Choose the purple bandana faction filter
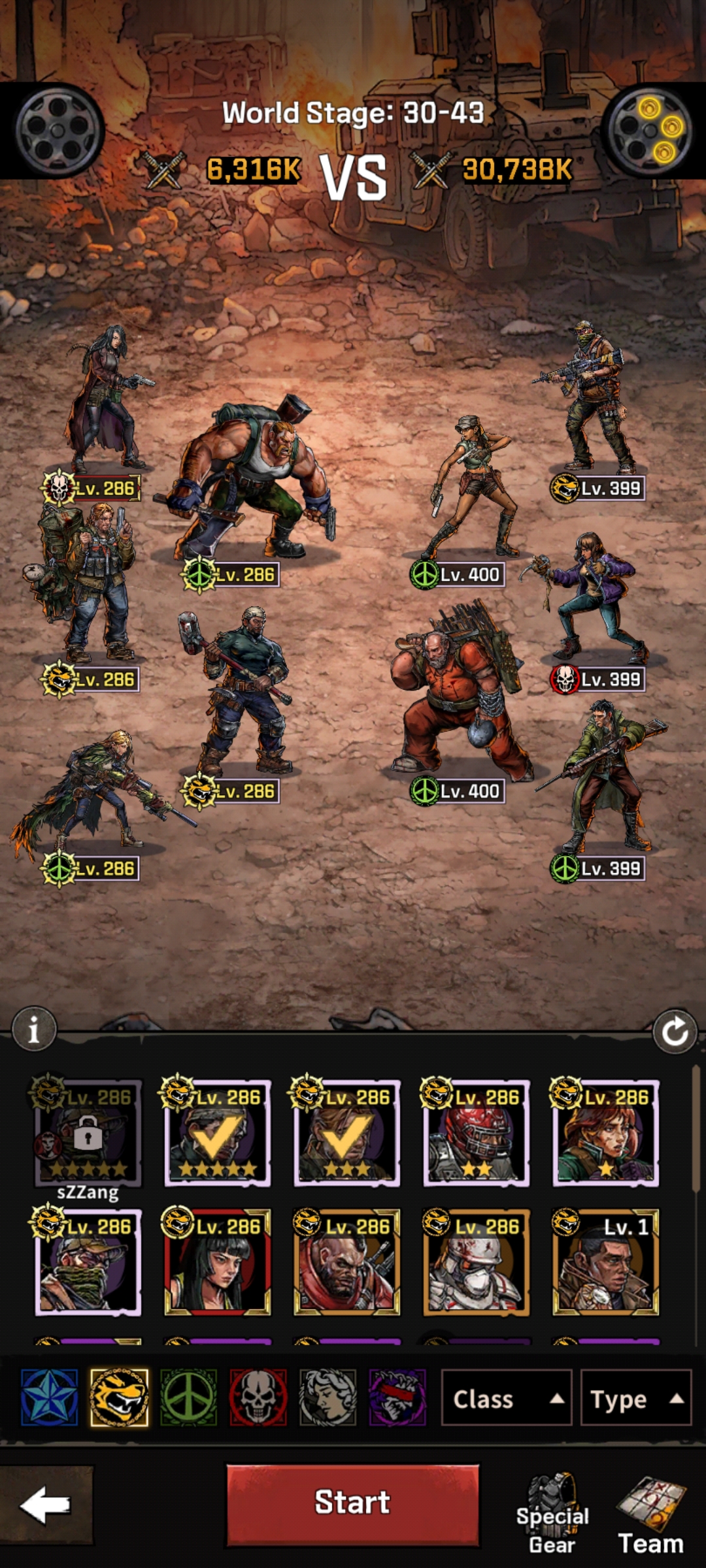 397,1397
